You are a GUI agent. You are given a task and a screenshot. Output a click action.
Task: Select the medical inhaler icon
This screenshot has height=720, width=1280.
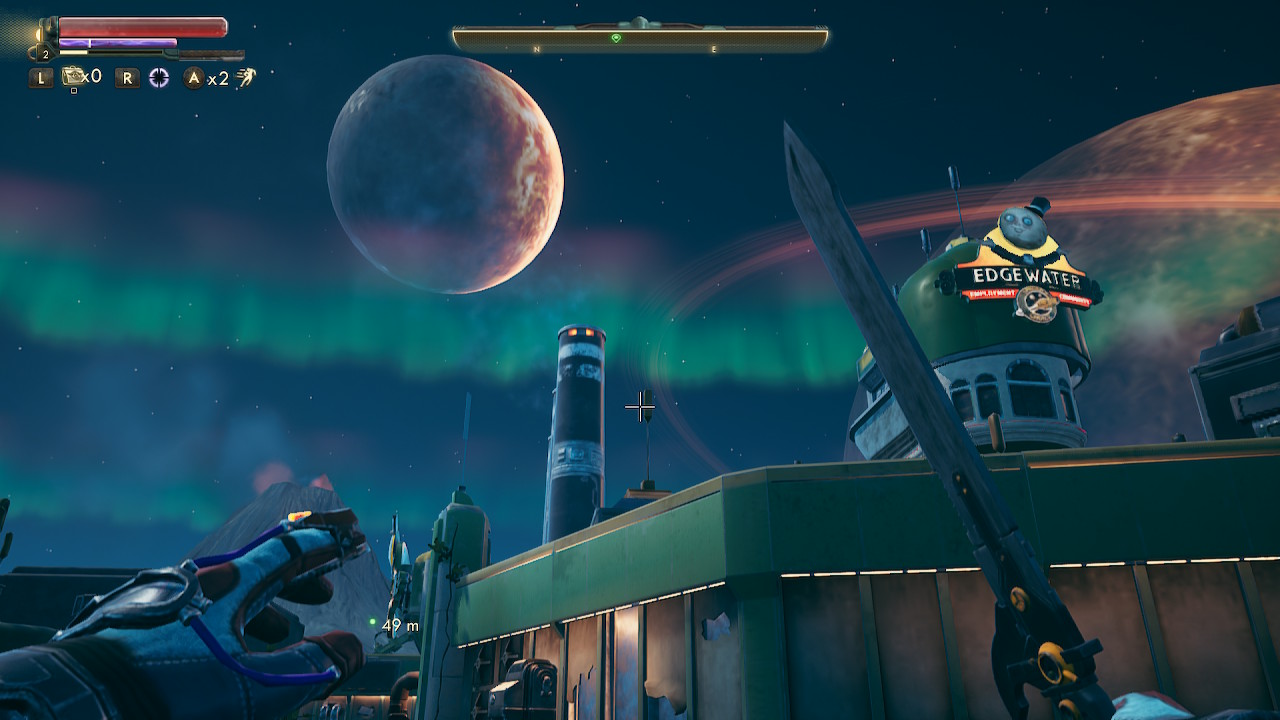(74, 76)
